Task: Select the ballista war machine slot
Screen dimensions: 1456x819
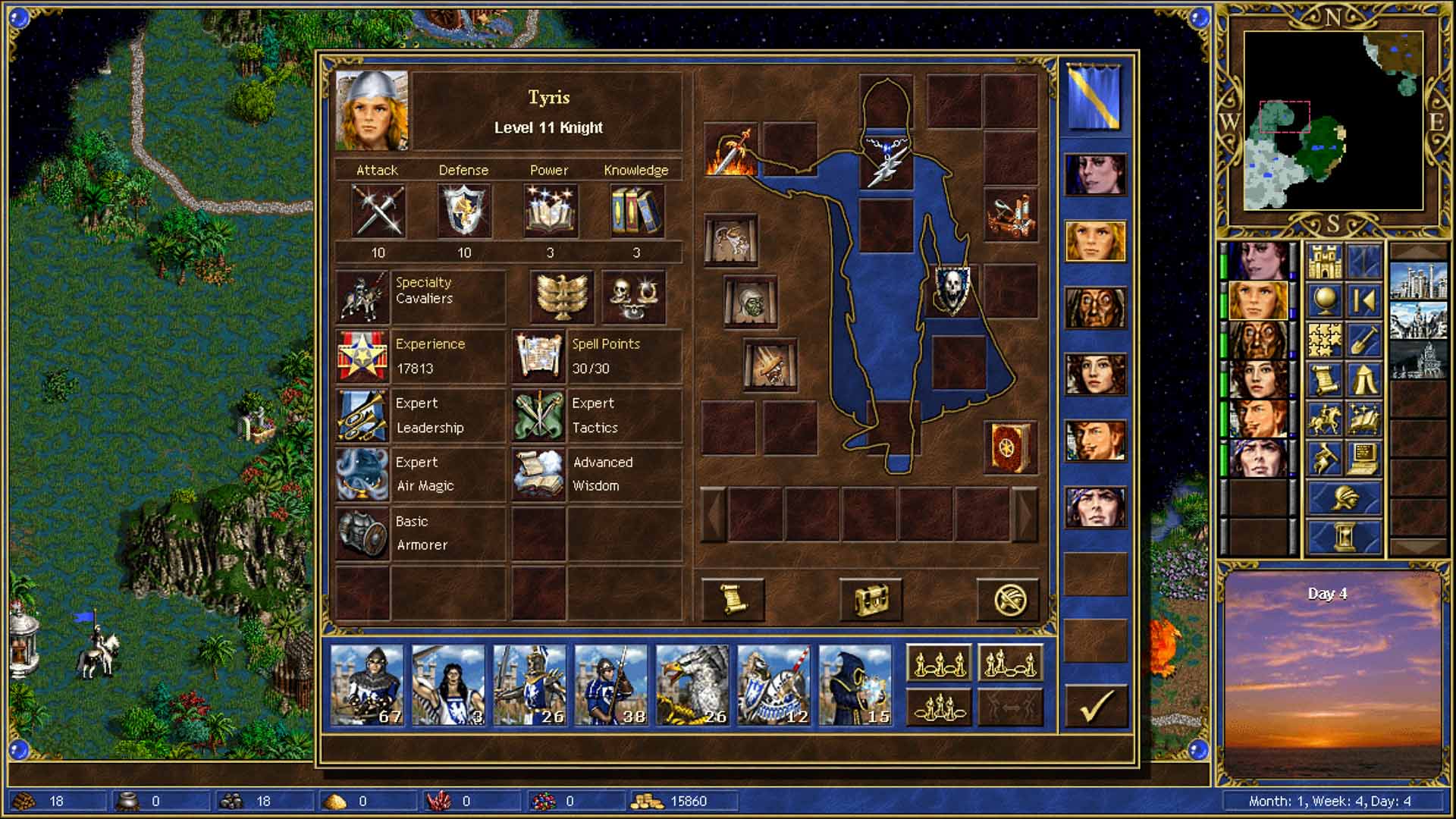Action: coord(1010,215)
